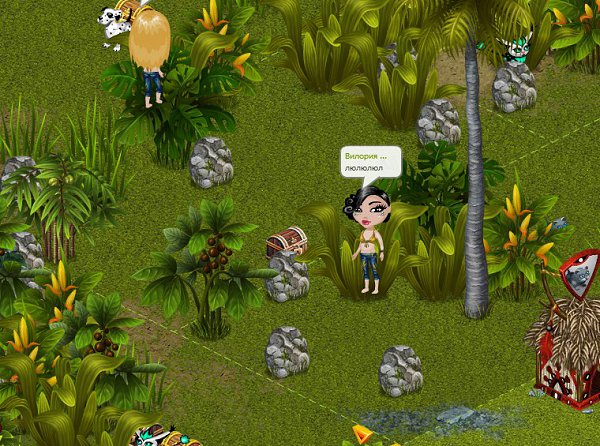Click Вилория's chat speech bubble
Screen dimensions: 600x446
click(370, 162)
